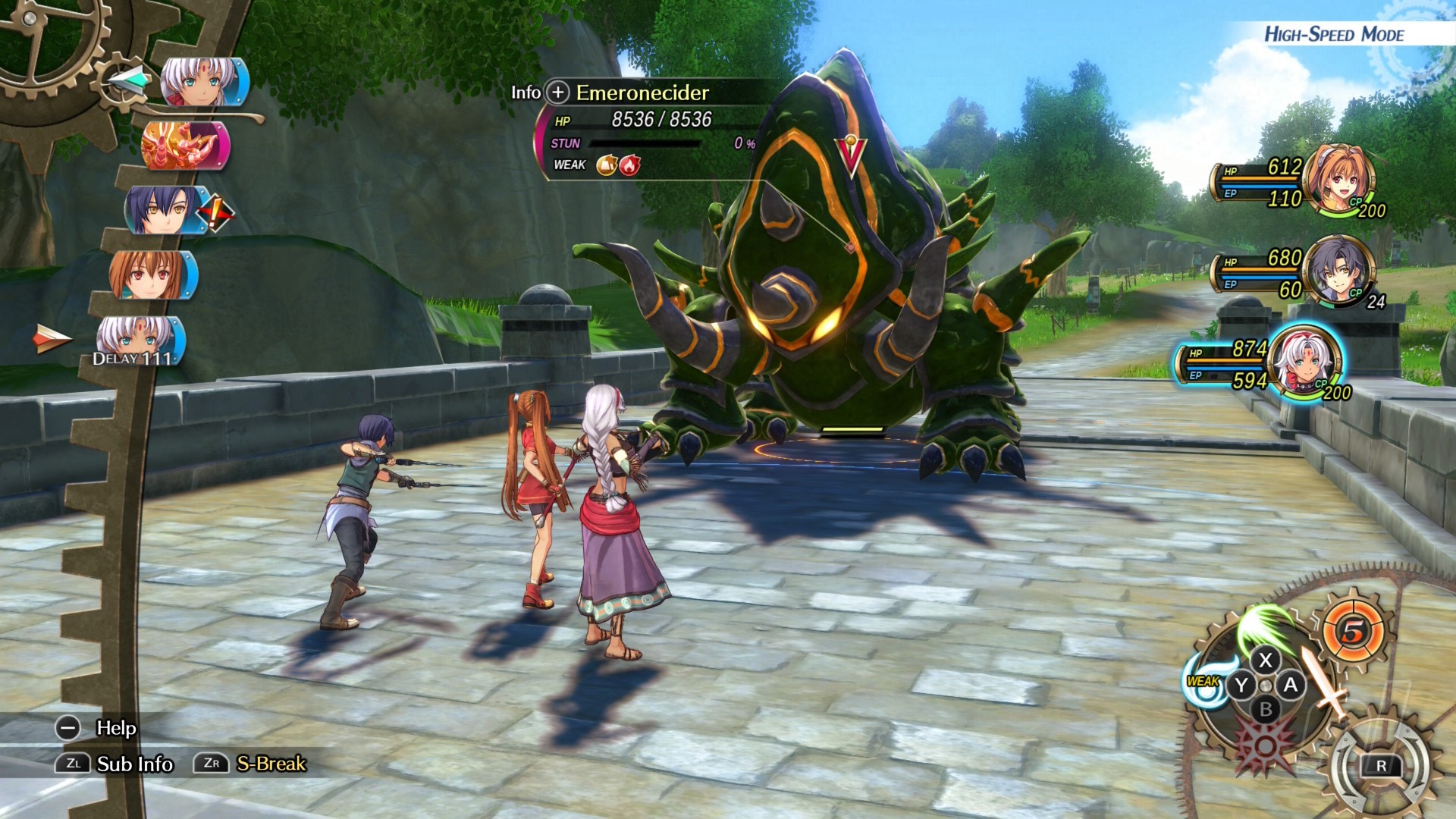Viewport: 1456px width, 819px height.
Task: Activate S-Break
Action: [271, 764]
